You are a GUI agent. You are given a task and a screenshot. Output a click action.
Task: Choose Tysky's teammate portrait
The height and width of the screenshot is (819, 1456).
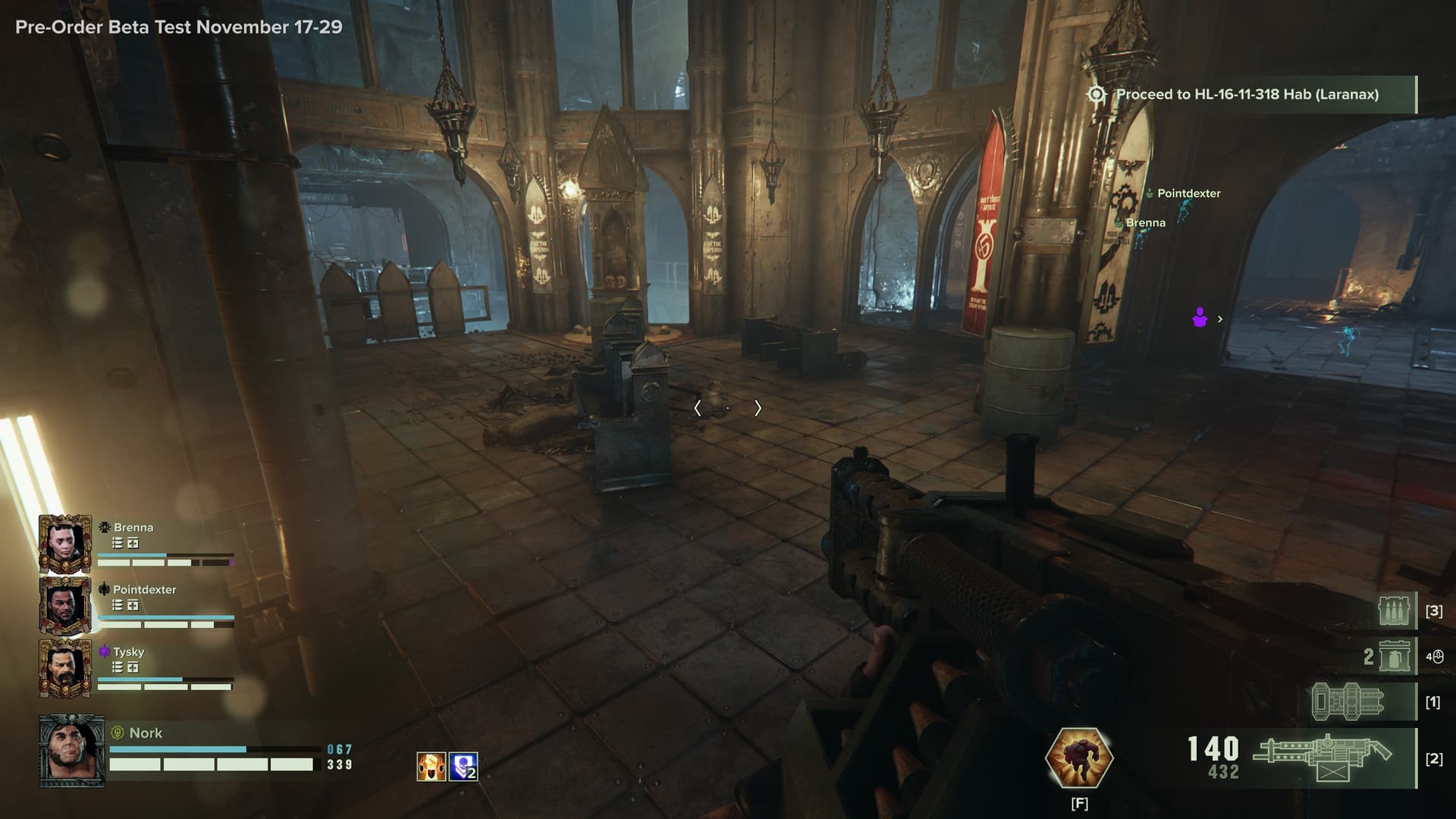[x=64, y=667]
